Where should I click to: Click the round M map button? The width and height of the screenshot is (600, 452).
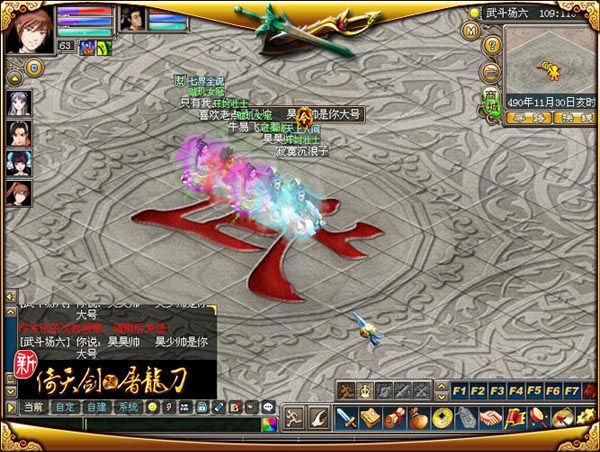pyautogui.click(x=472, y=30)
